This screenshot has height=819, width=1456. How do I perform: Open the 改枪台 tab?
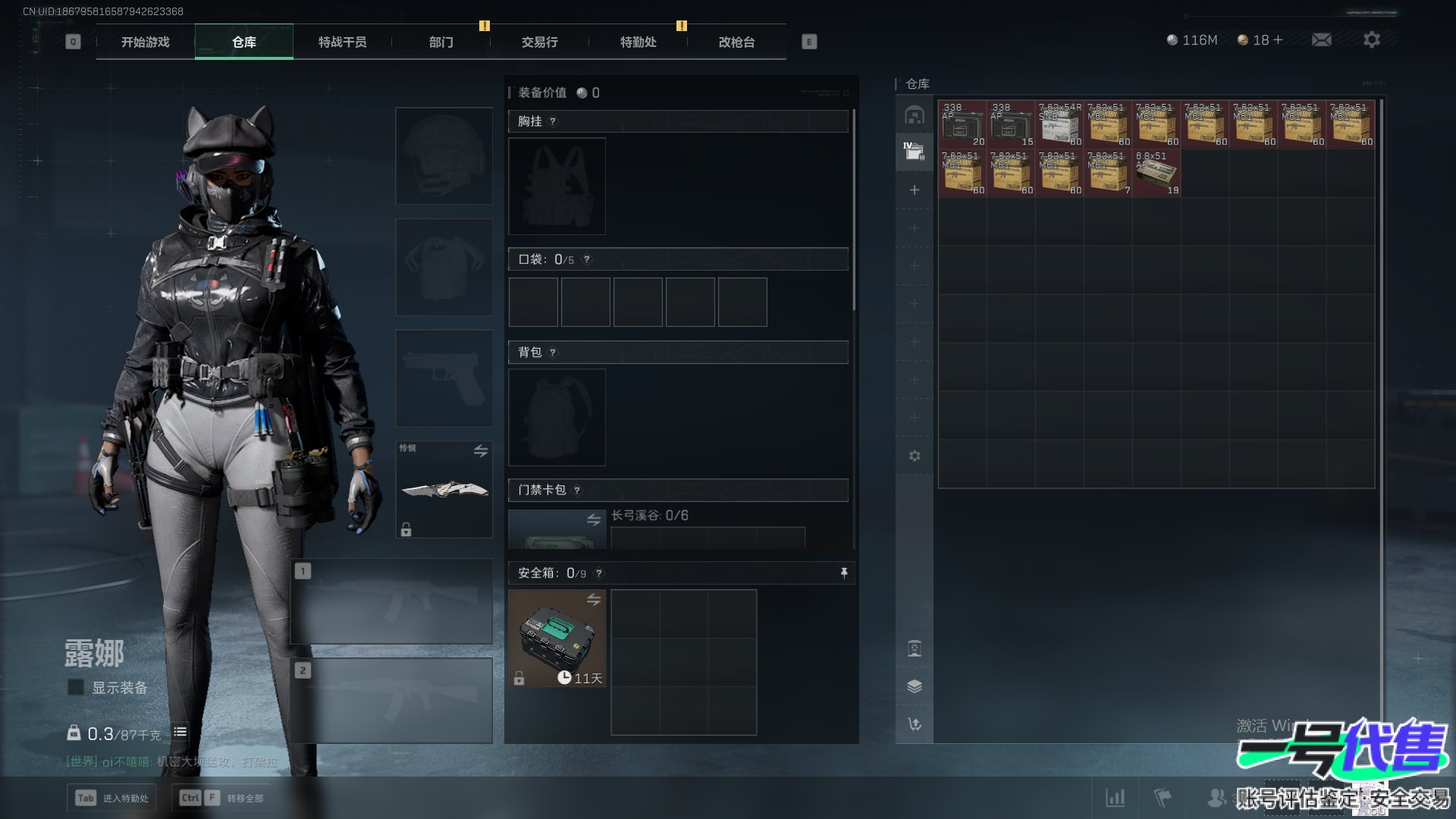[x=736, y=42]
